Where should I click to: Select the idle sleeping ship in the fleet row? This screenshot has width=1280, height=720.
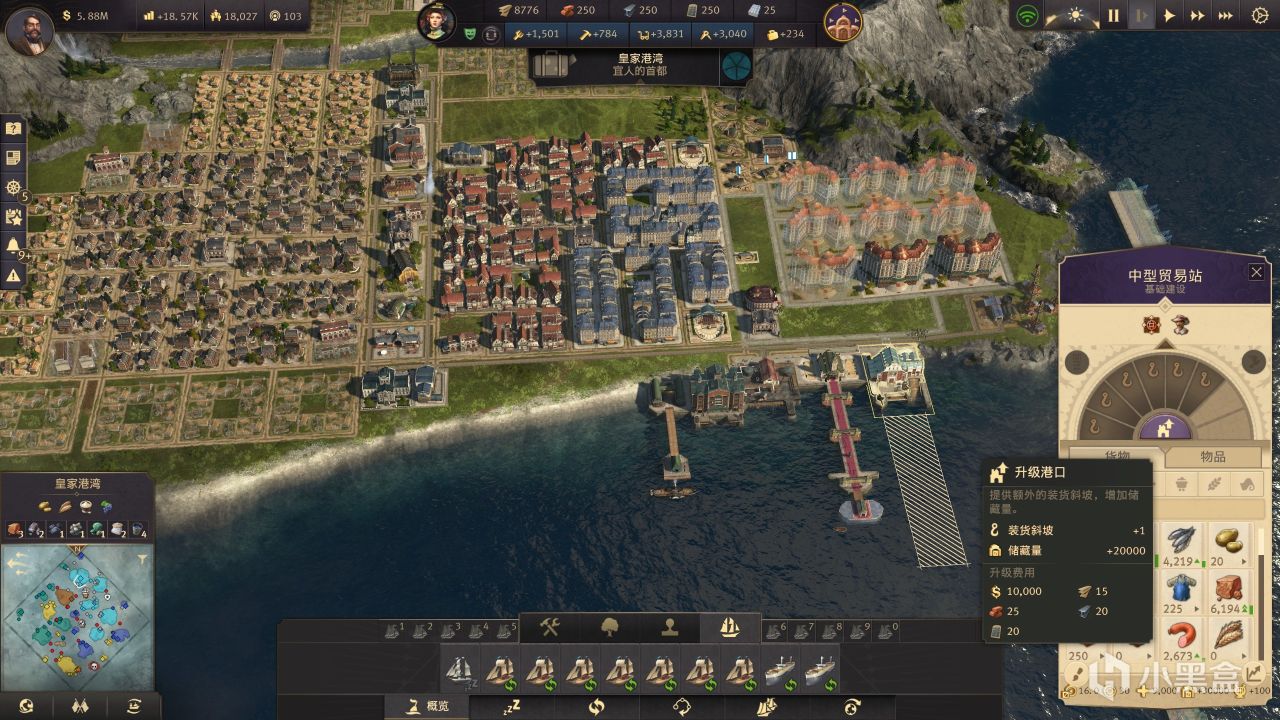point(460,670)
